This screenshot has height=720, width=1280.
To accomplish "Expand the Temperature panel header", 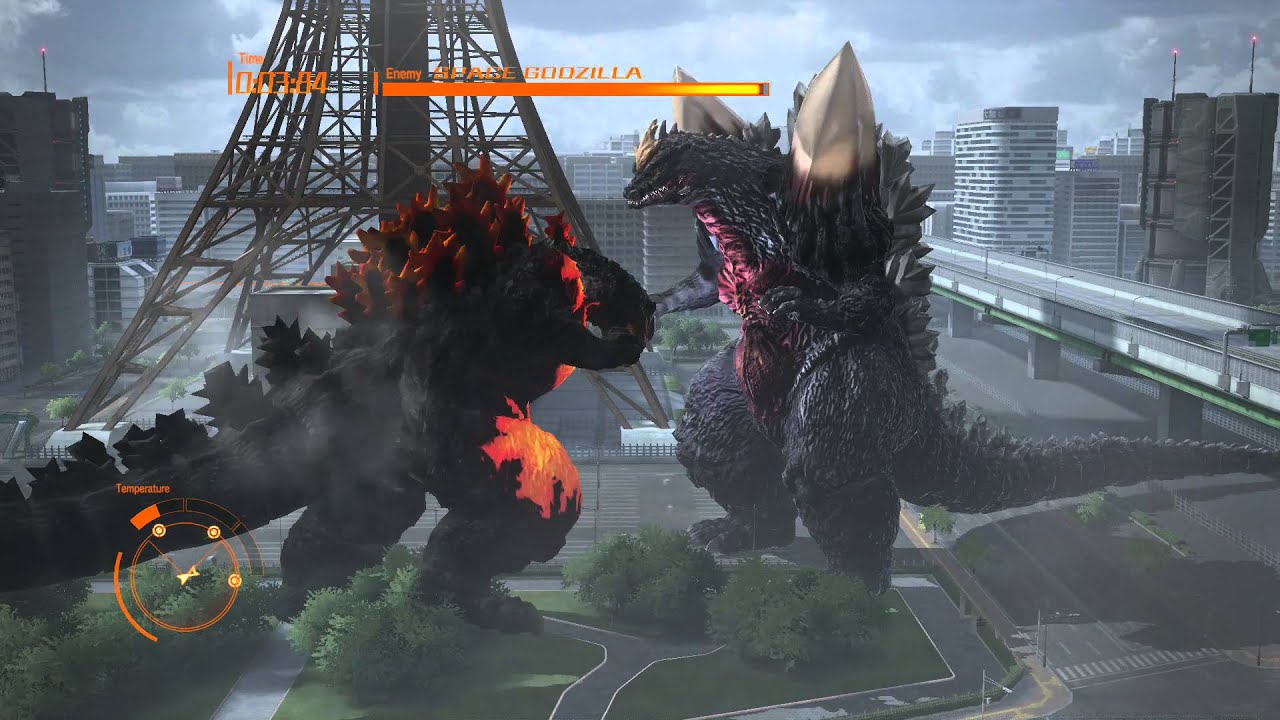I will tap(143, 488).
